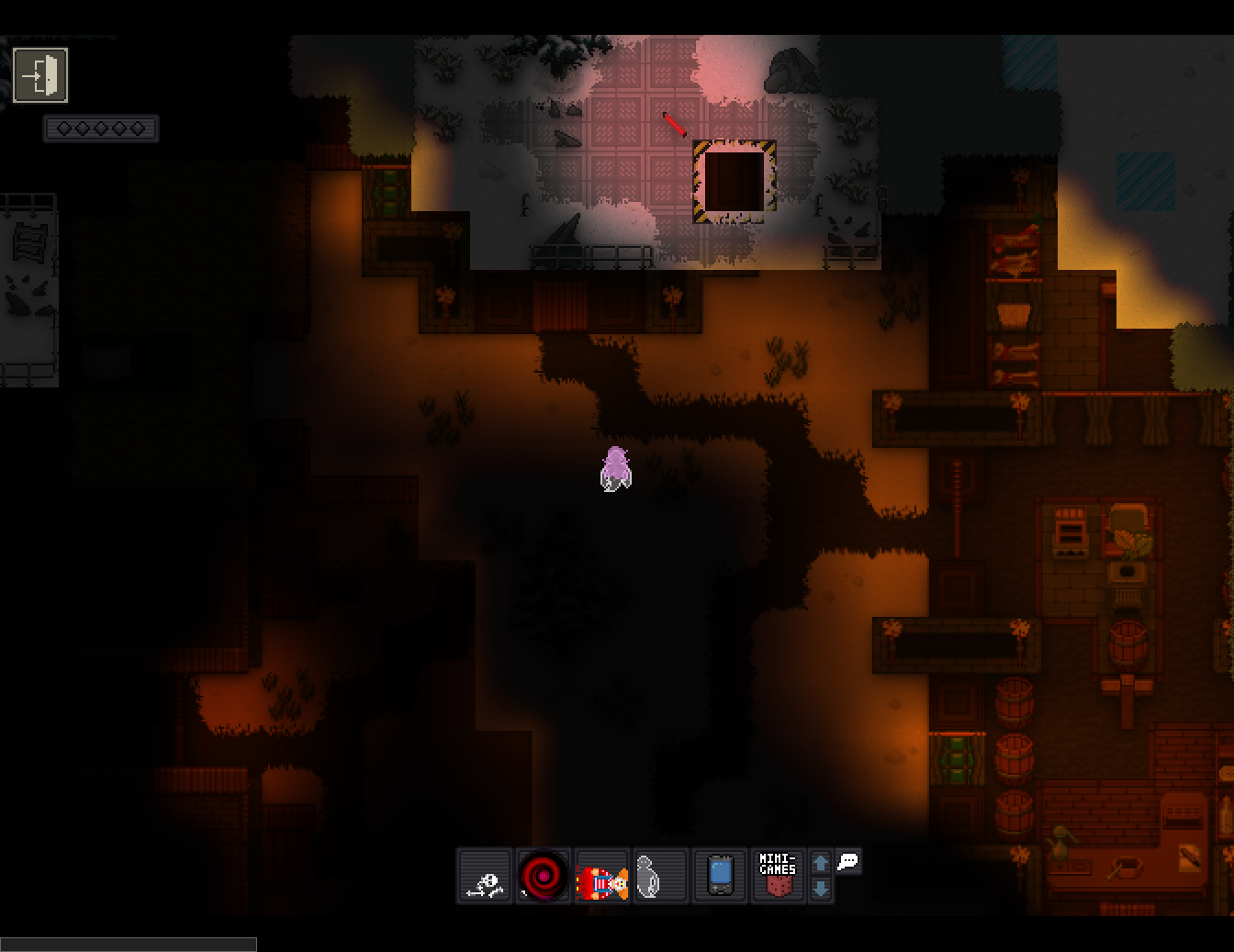Activate the red spiral vortex slot

pos(544,876)
